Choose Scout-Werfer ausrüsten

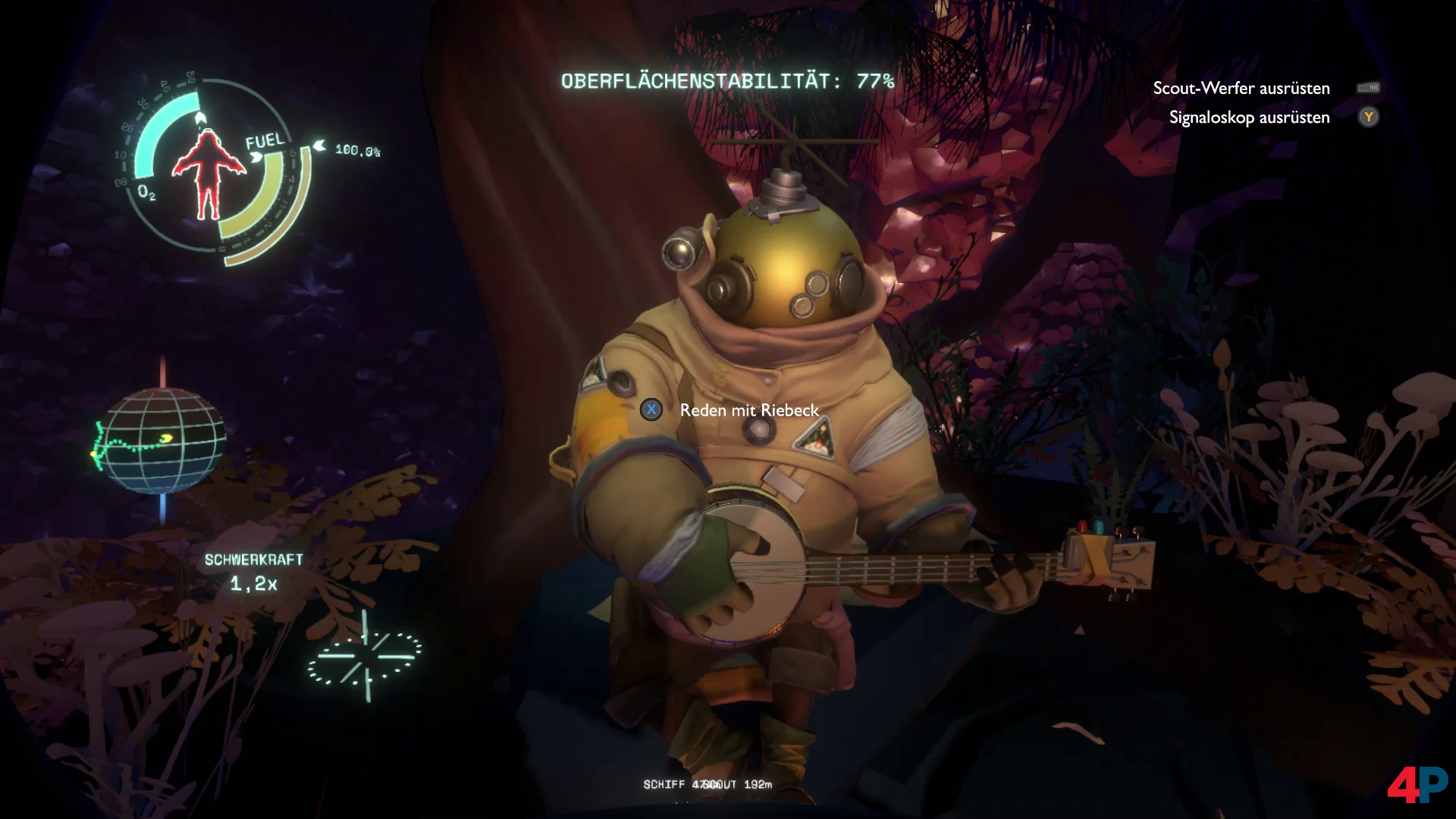pos(1241,88)
